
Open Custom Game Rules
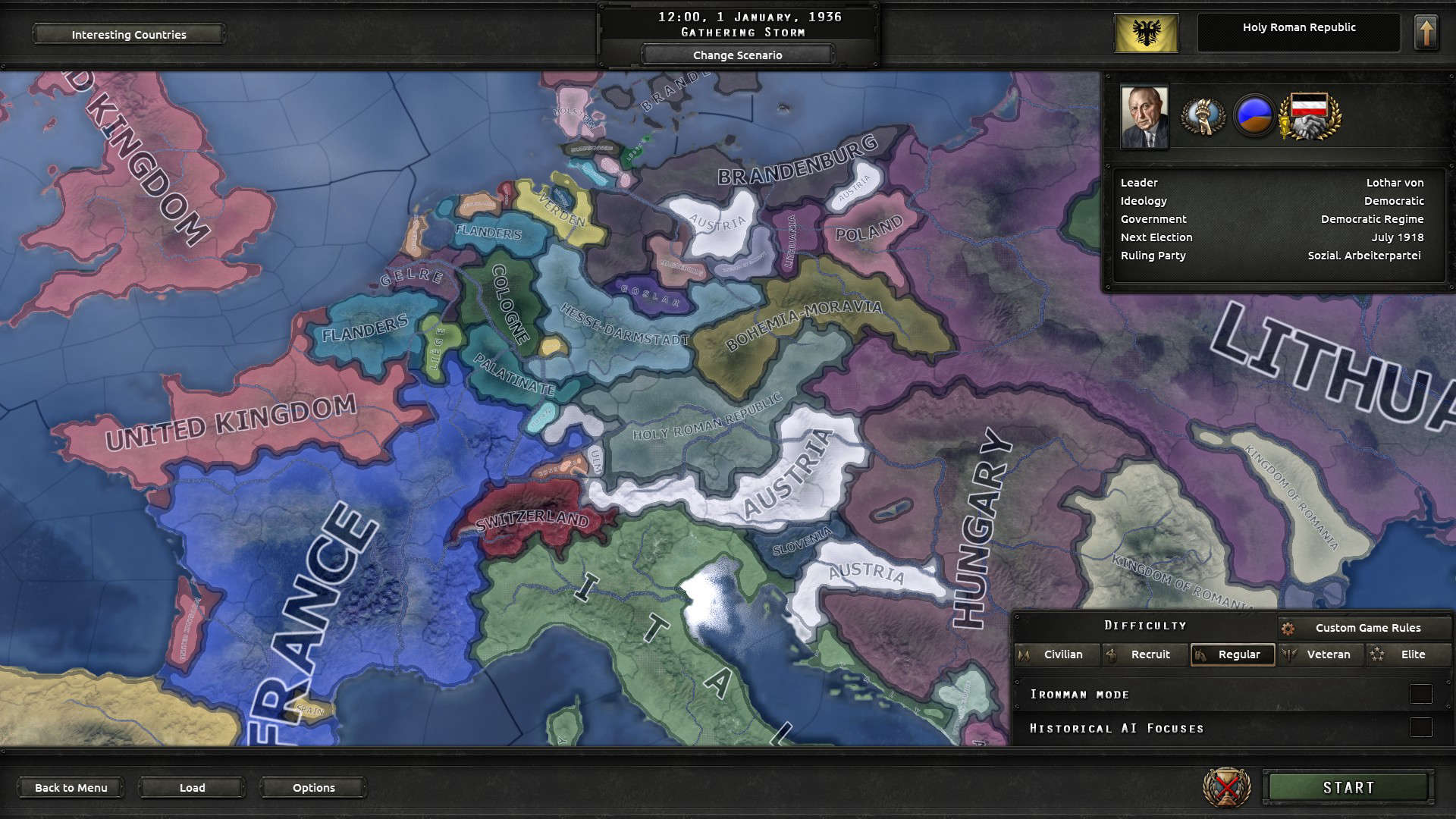(1368, 628)
